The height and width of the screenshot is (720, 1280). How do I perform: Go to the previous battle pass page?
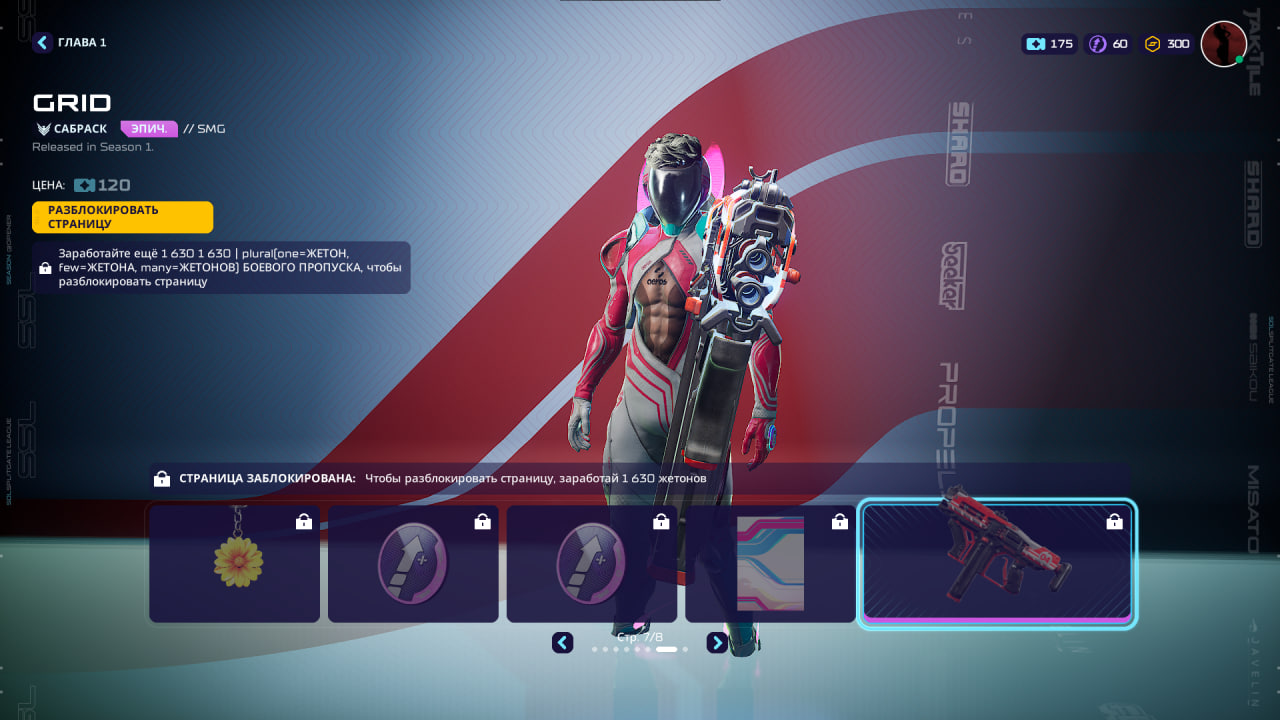[563, 643]
